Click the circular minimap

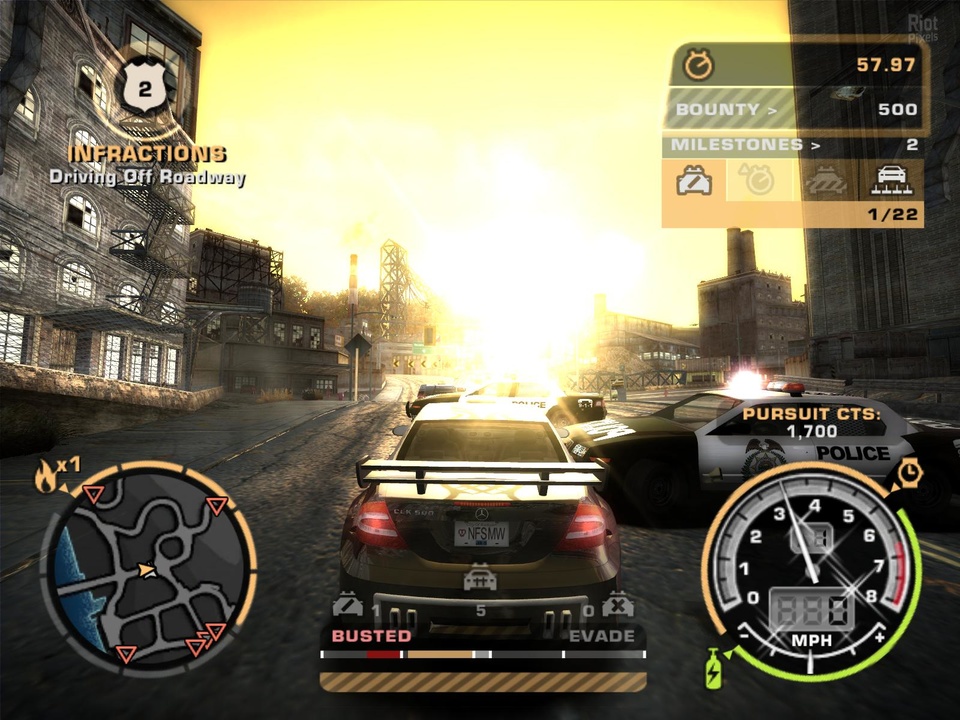click(147, 566)
